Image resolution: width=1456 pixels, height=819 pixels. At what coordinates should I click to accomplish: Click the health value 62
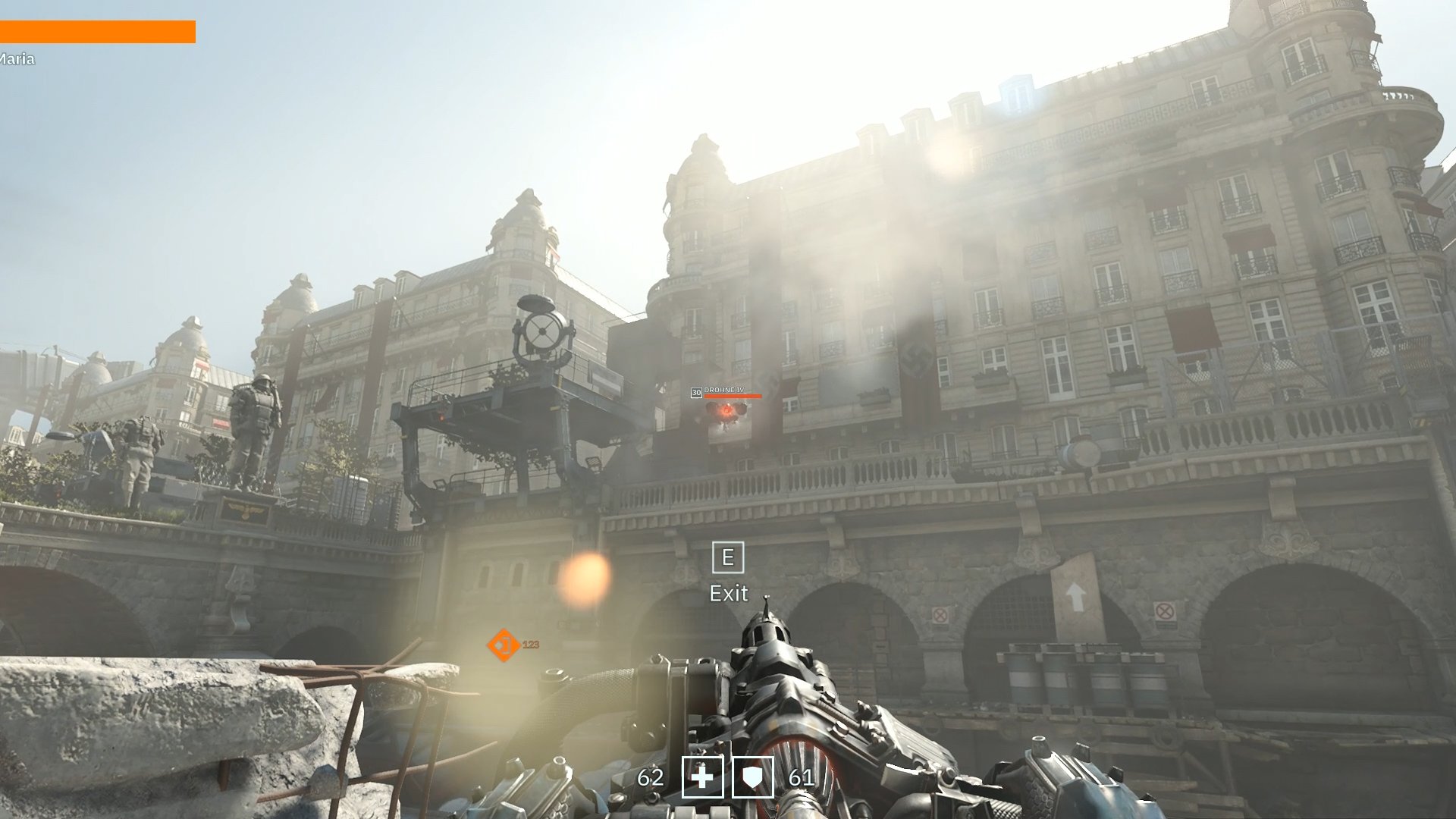(651, 778)
